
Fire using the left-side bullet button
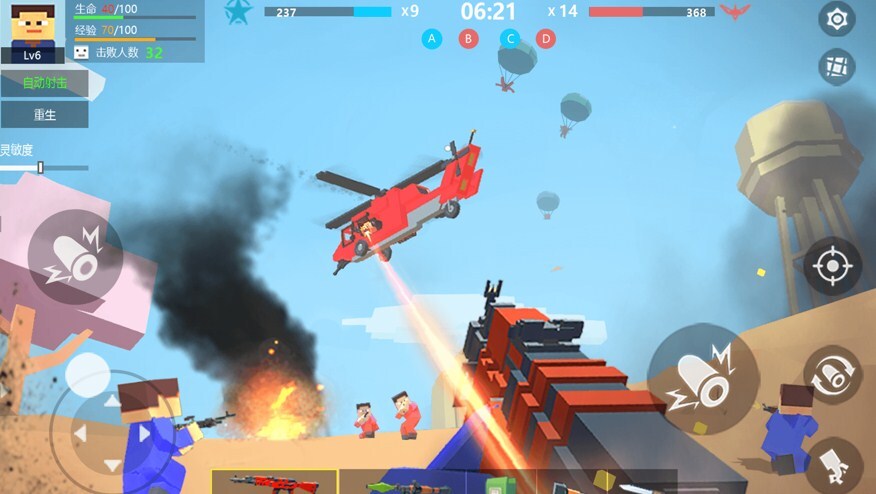pos(75,257)
